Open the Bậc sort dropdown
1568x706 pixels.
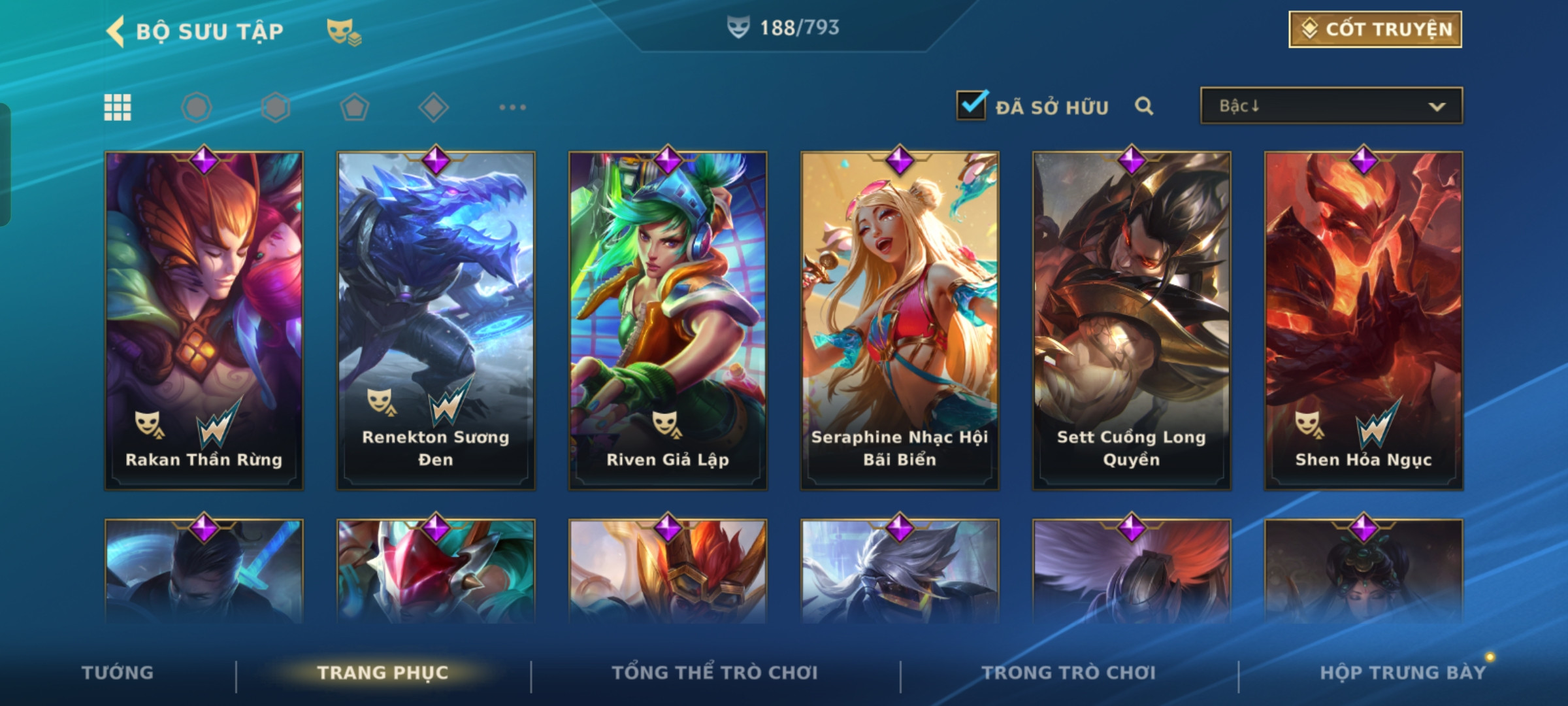1331,106
